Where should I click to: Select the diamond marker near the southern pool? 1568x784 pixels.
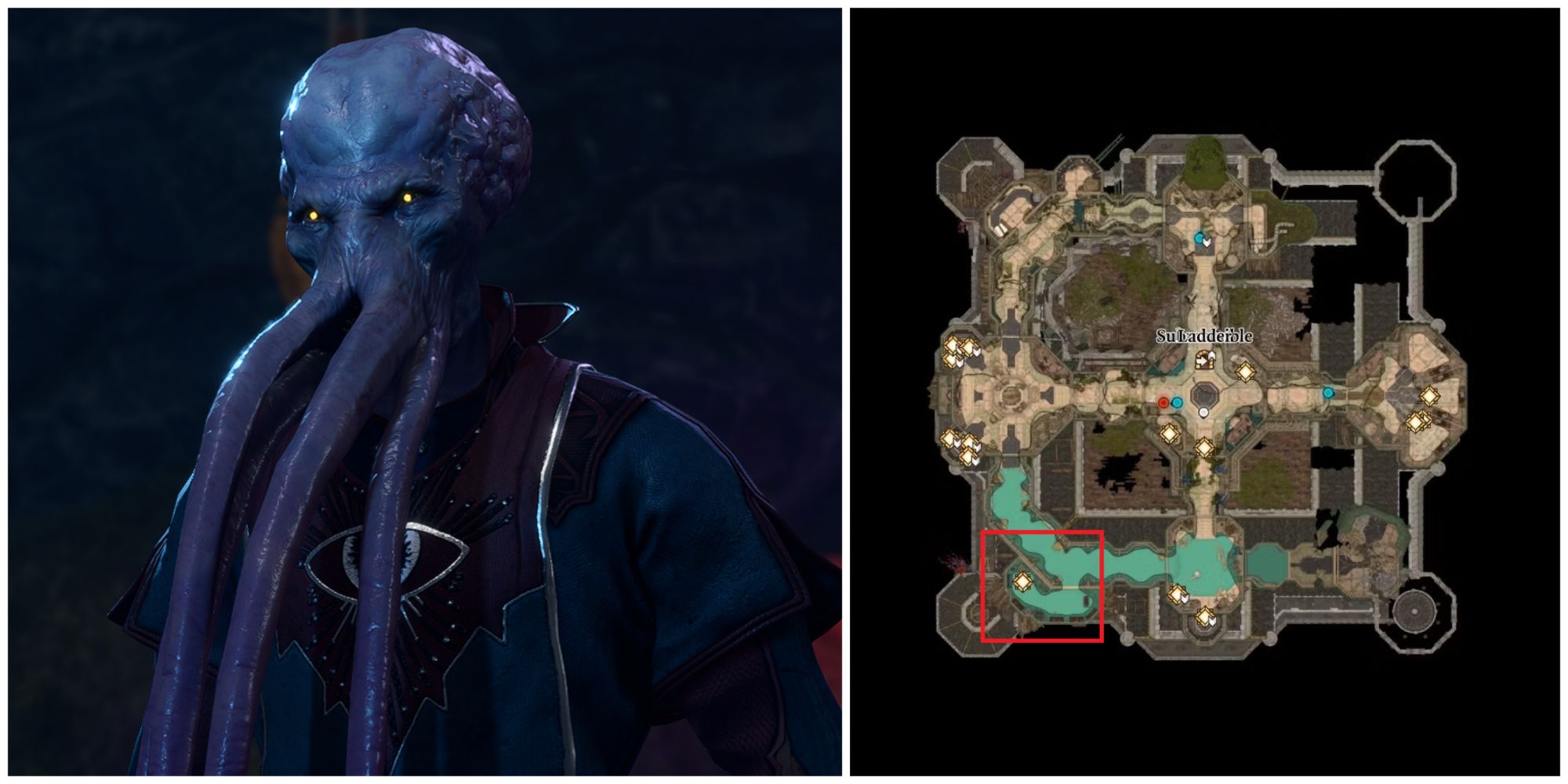[x=1177, y=594]
